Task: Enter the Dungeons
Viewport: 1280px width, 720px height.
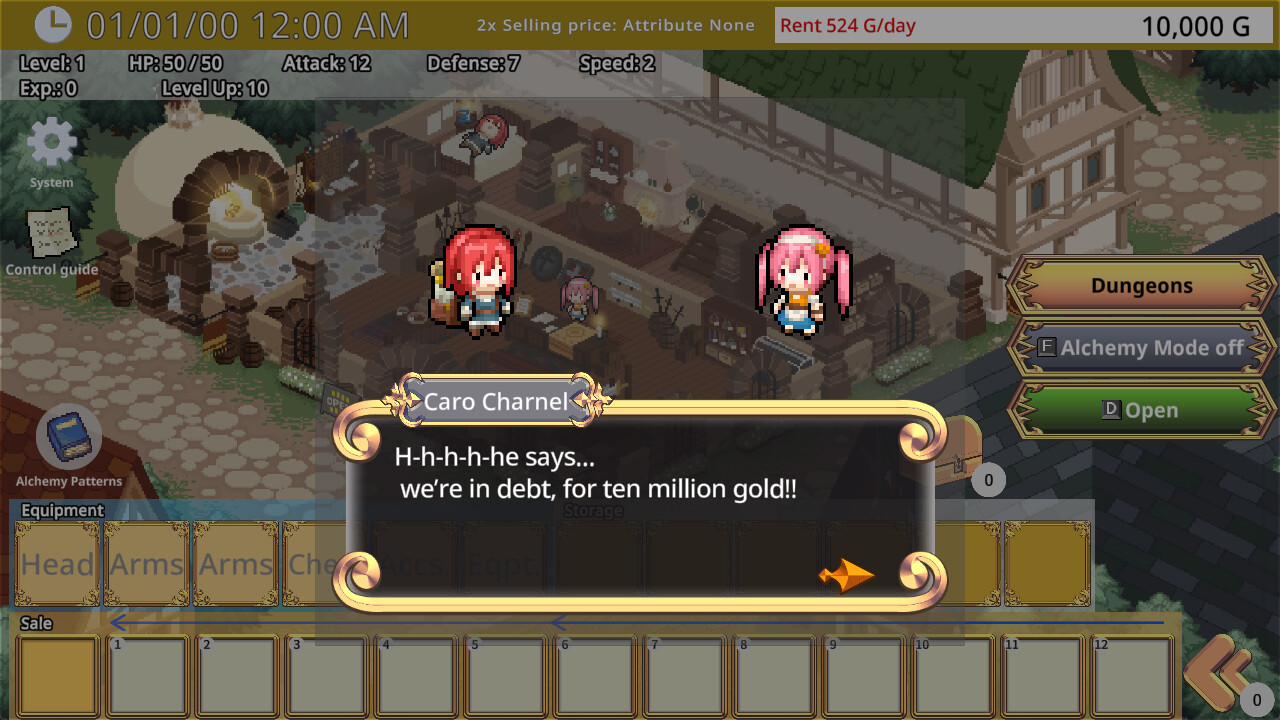Action: point(1140,285)
